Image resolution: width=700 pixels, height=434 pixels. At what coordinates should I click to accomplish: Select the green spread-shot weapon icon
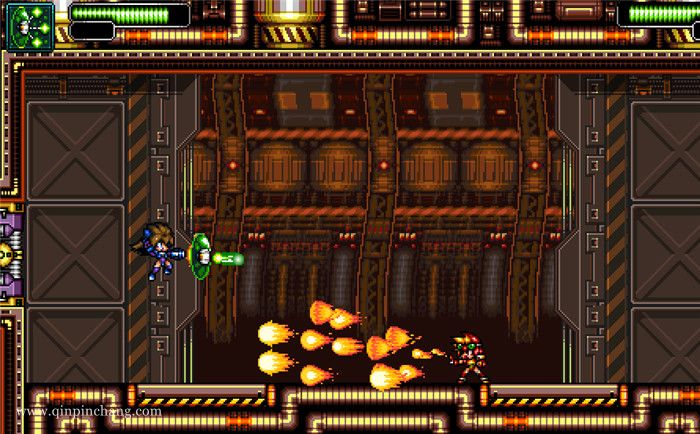(30, 24)
